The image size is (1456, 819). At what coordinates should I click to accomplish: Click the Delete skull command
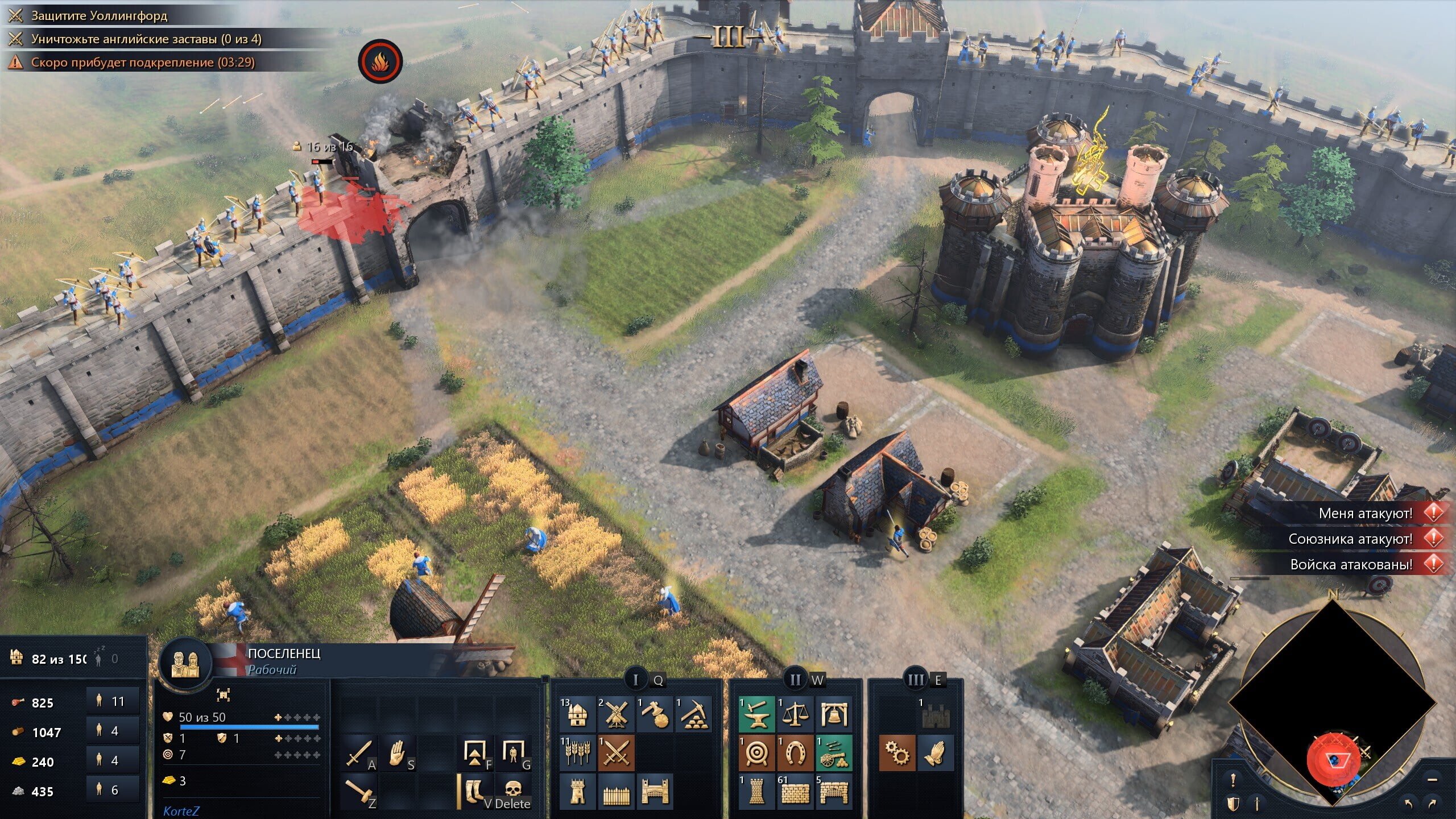click(x=513, y=791)
